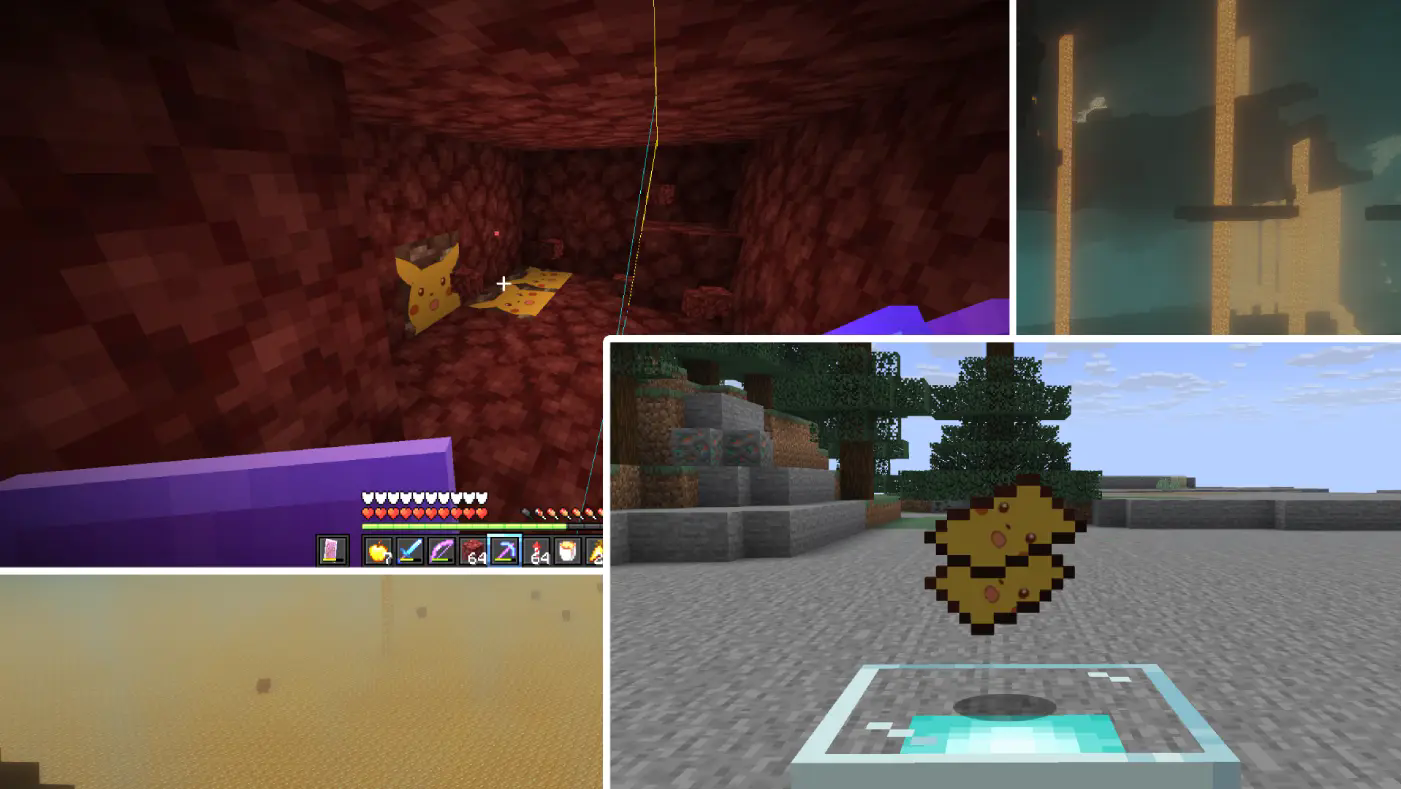Select the blaze rod hotbar slot
This screenshot has height=789, width=1401.
[x=594, y=550]
